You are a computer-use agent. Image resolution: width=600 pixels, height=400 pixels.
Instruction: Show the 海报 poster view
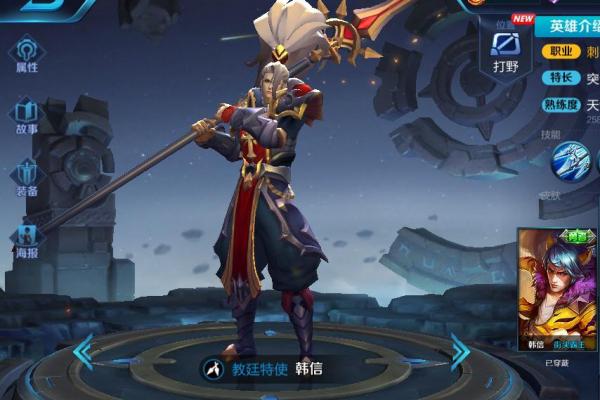pos(27,240)
